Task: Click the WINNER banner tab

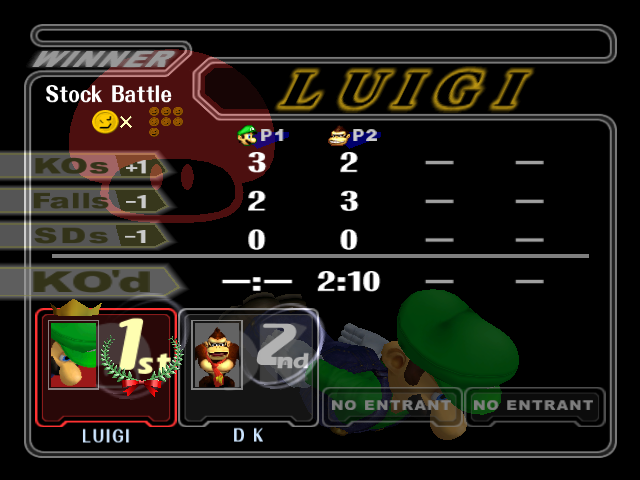Action: tap(104, 59)
